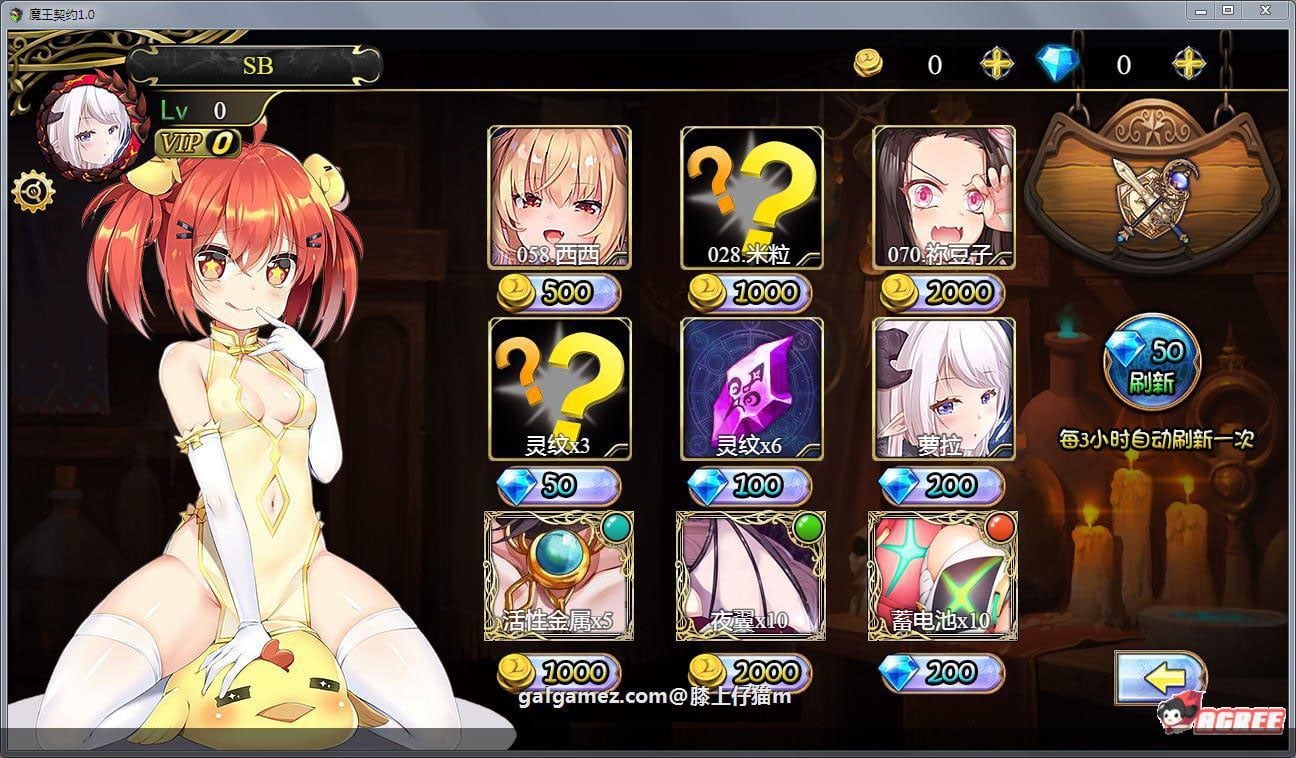The image size is (1296, 758).
Task: Click the plus icon next to diamond amount
Action: point(1189,64)
